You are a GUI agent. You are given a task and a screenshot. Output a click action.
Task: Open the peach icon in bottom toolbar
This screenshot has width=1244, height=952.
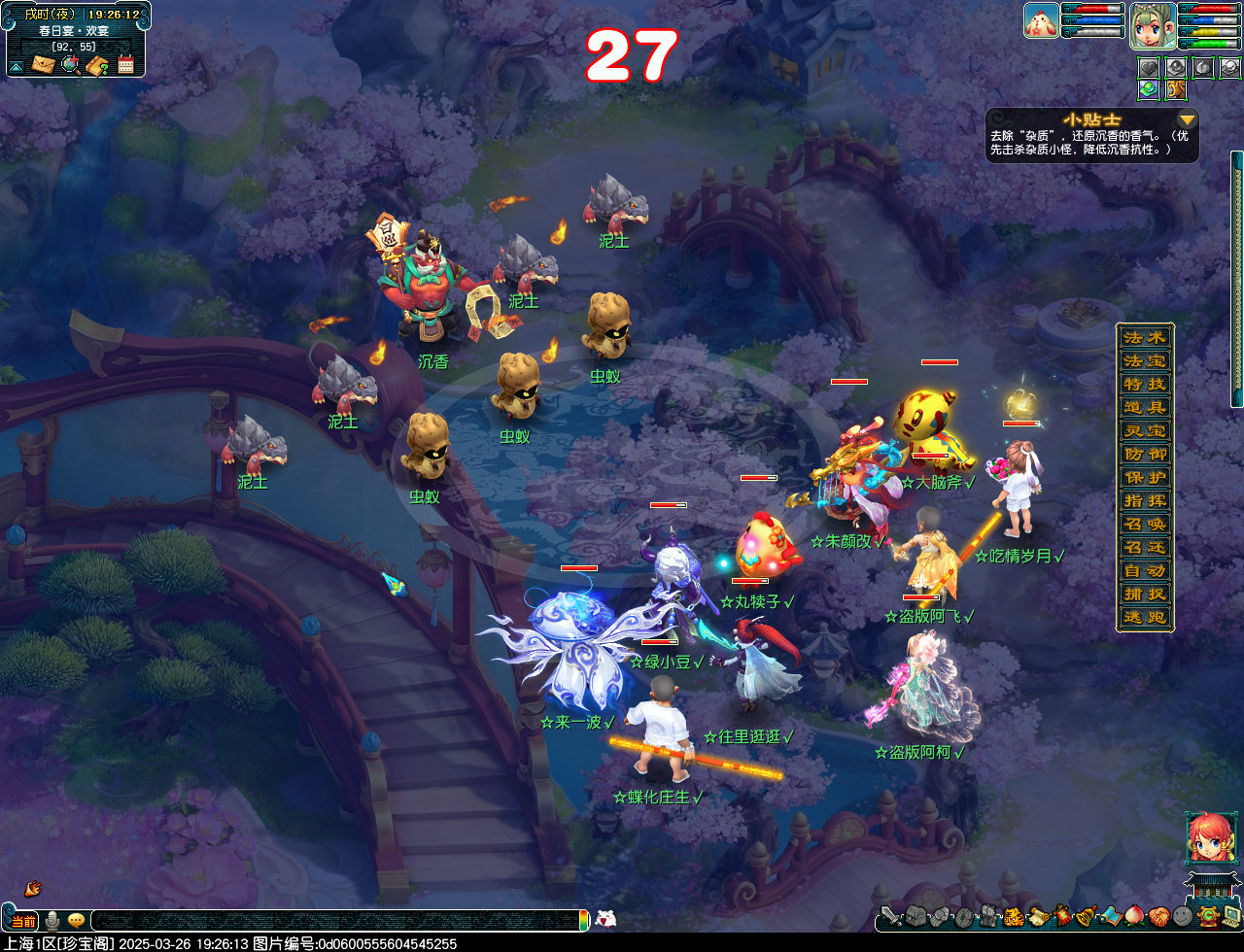tap(1133, 916)
